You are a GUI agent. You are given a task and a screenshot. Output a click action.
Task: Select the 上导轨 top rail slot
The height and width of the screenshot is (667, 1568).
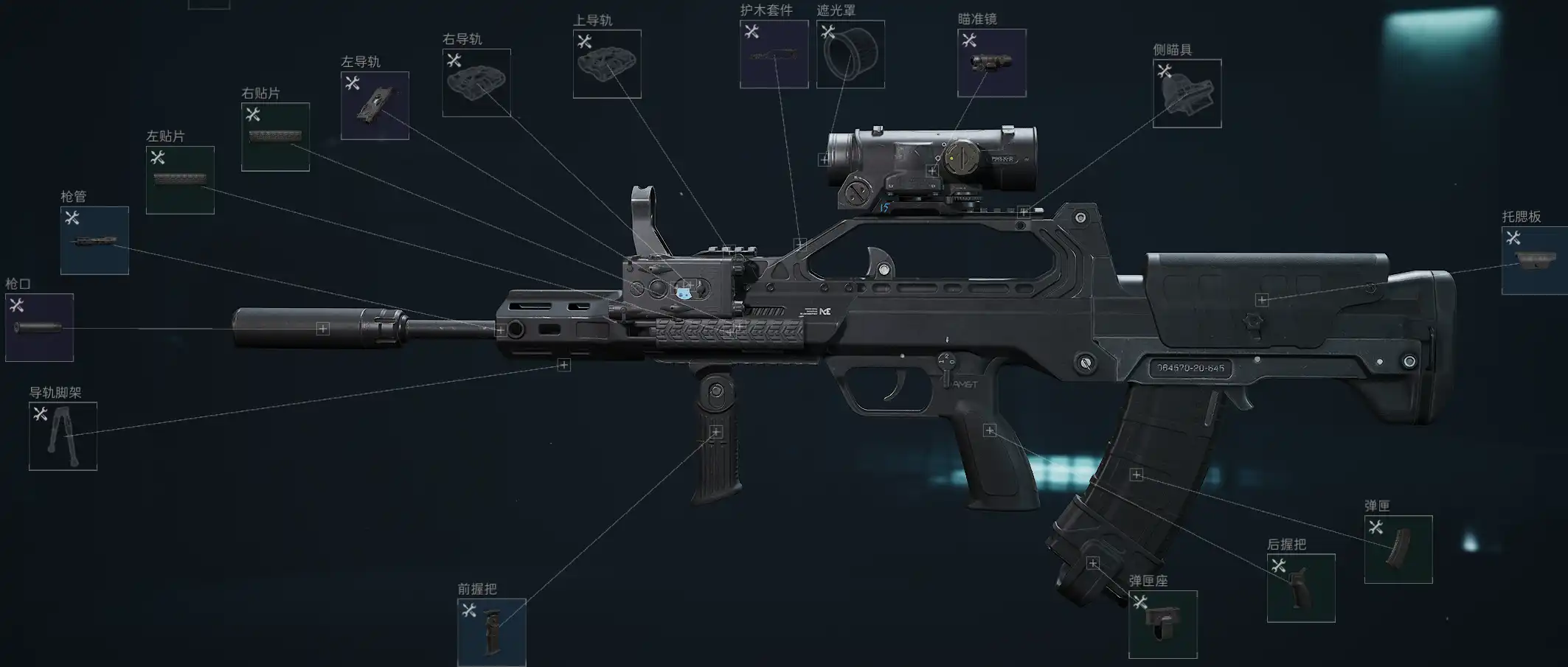tap(607, 64)
